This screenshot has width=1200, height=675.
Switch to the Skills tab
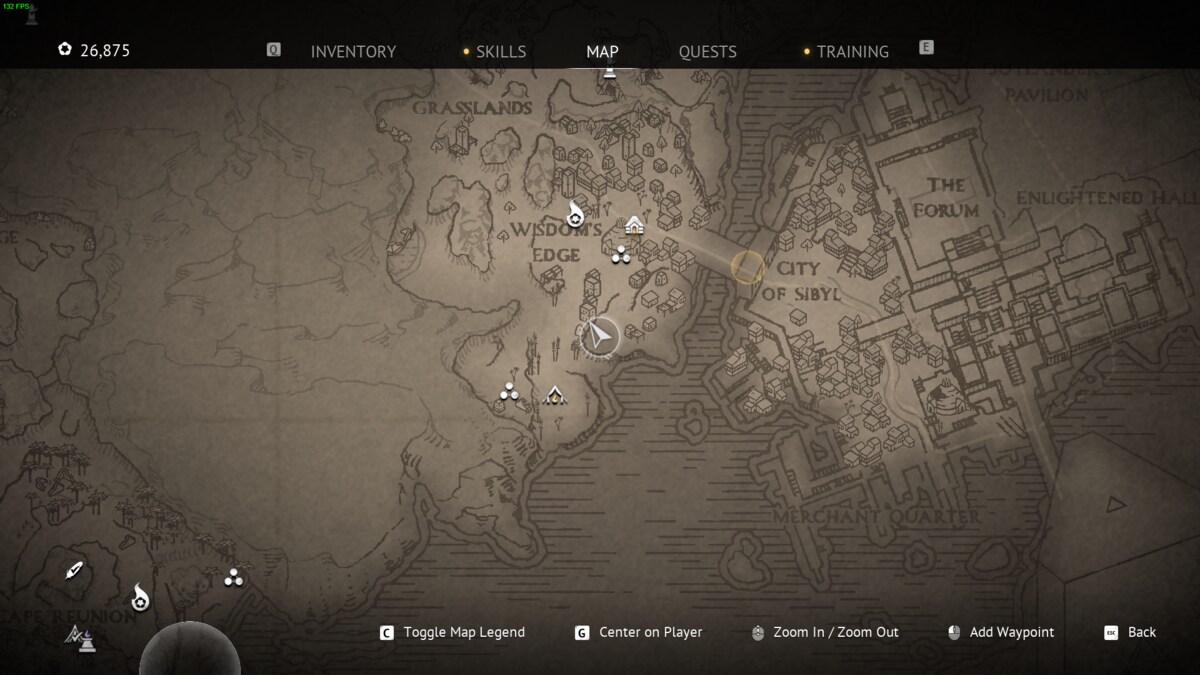(x=500, y=52)
